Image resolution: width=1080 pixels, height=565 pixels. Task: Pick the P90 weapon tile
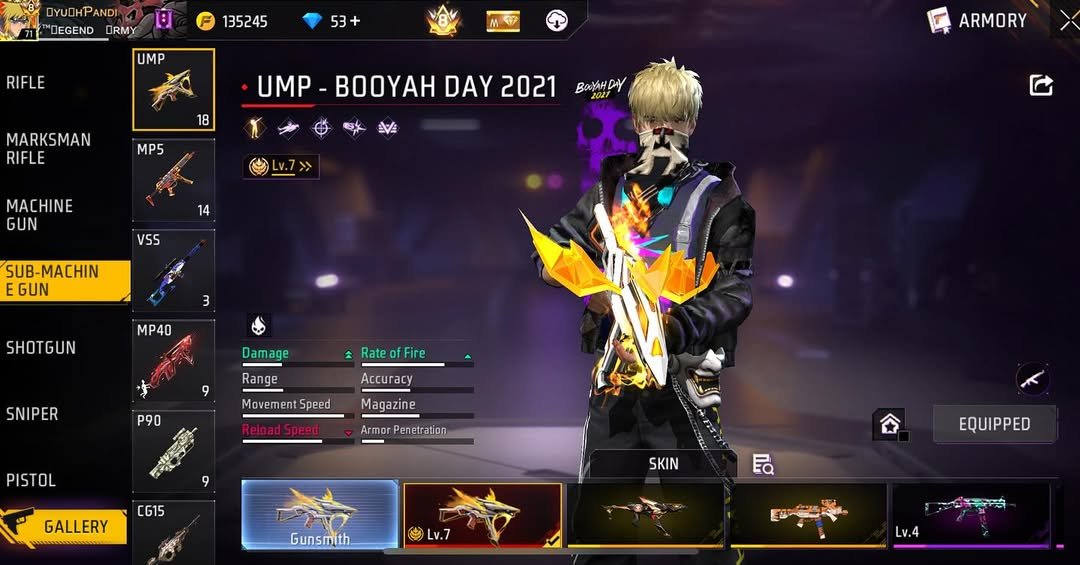click(173, 452)
